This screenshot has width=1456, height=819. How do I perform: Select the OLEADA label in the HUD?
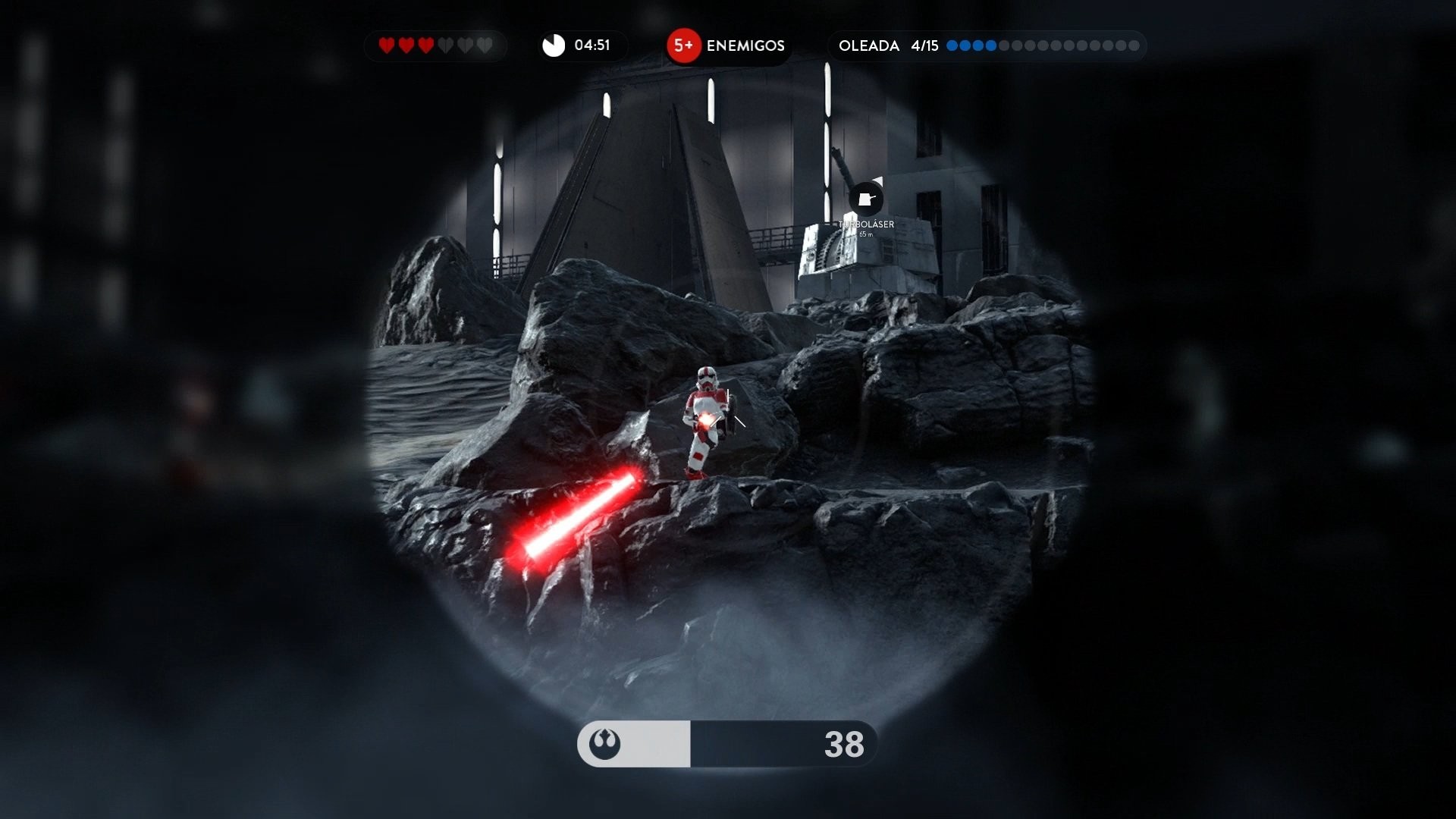pyautogui.click(x=870, y=46)
